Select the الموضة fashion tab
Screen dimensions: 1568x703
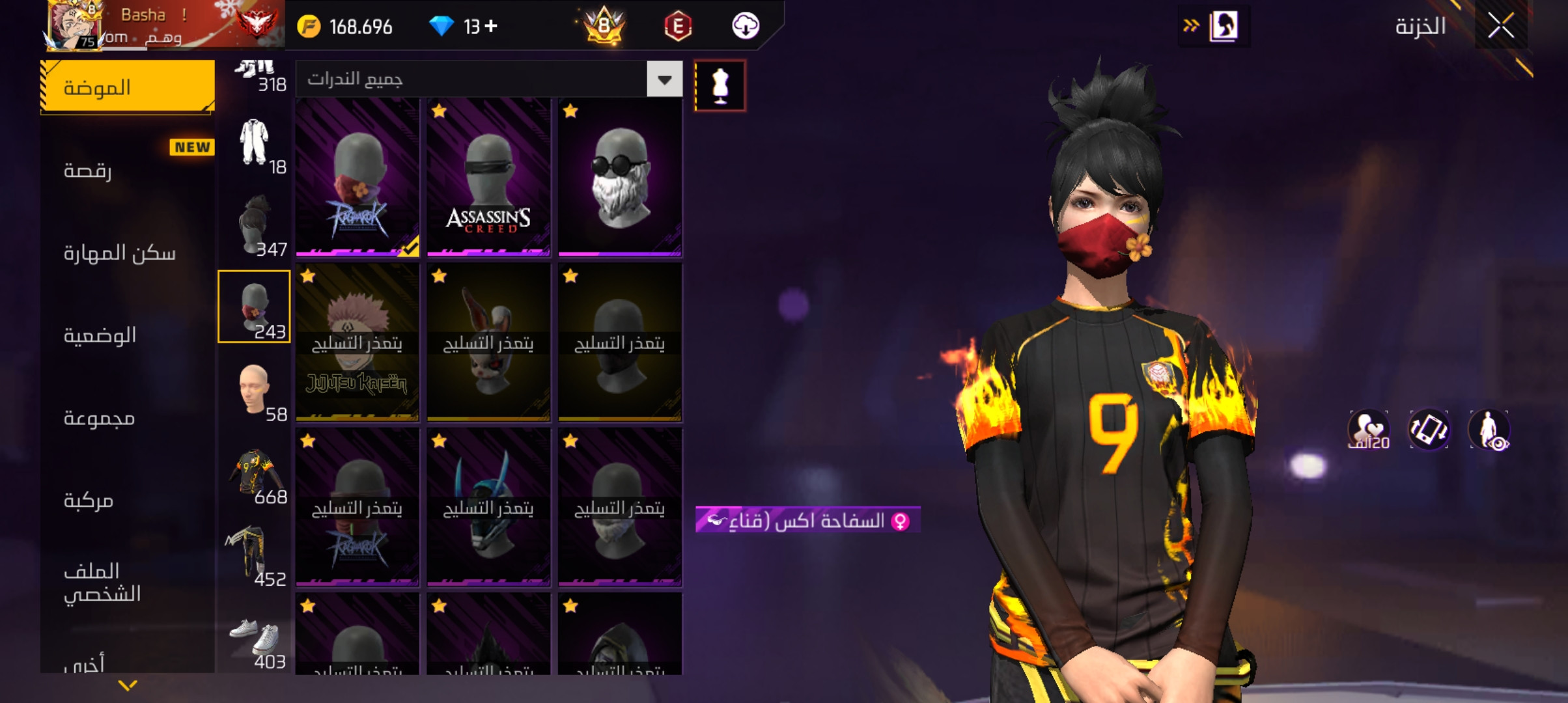click(128, 87)
